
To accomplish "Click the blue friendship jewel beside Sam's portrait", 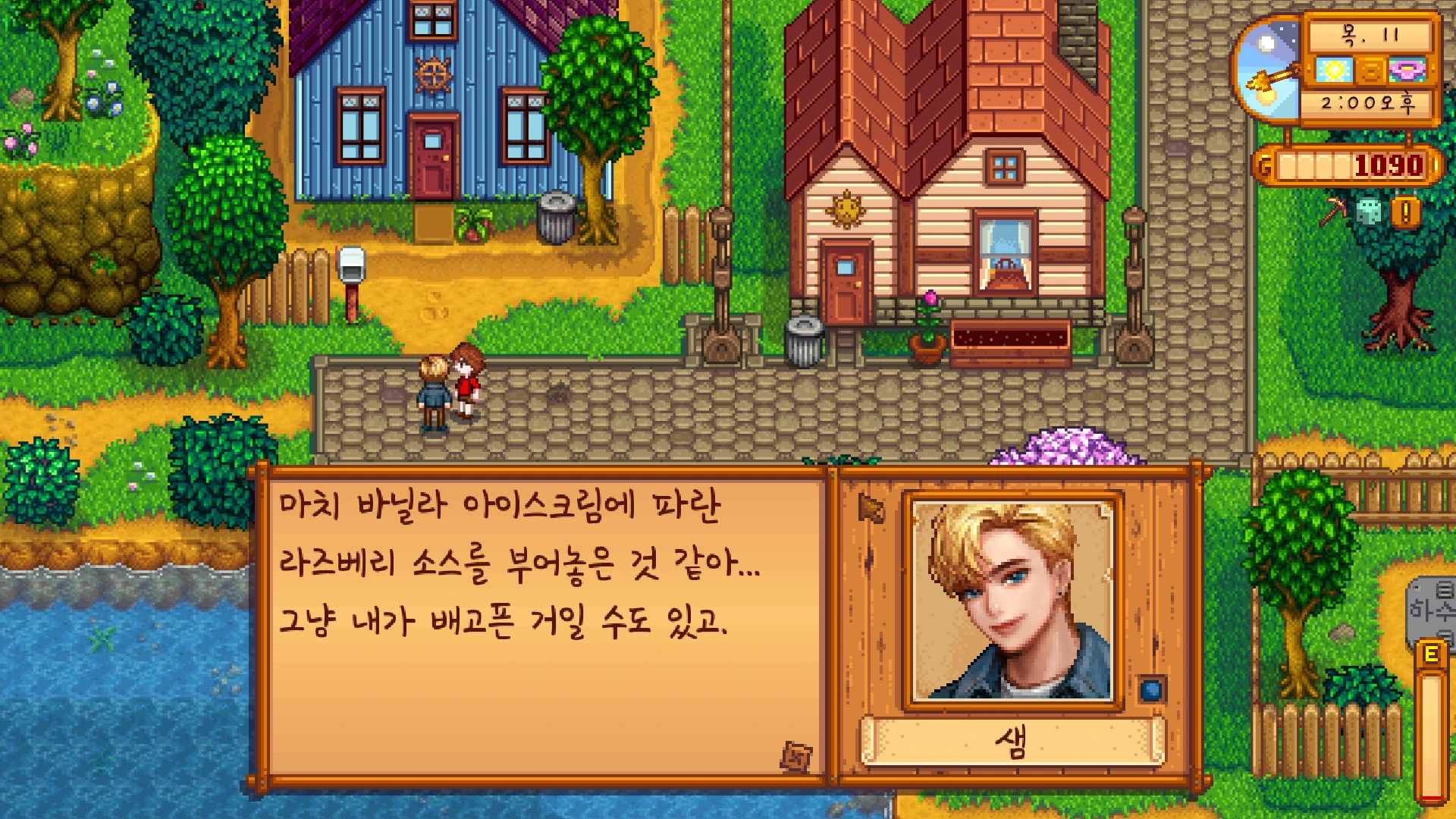I will pyautogui.click(x=1151, y=689).
